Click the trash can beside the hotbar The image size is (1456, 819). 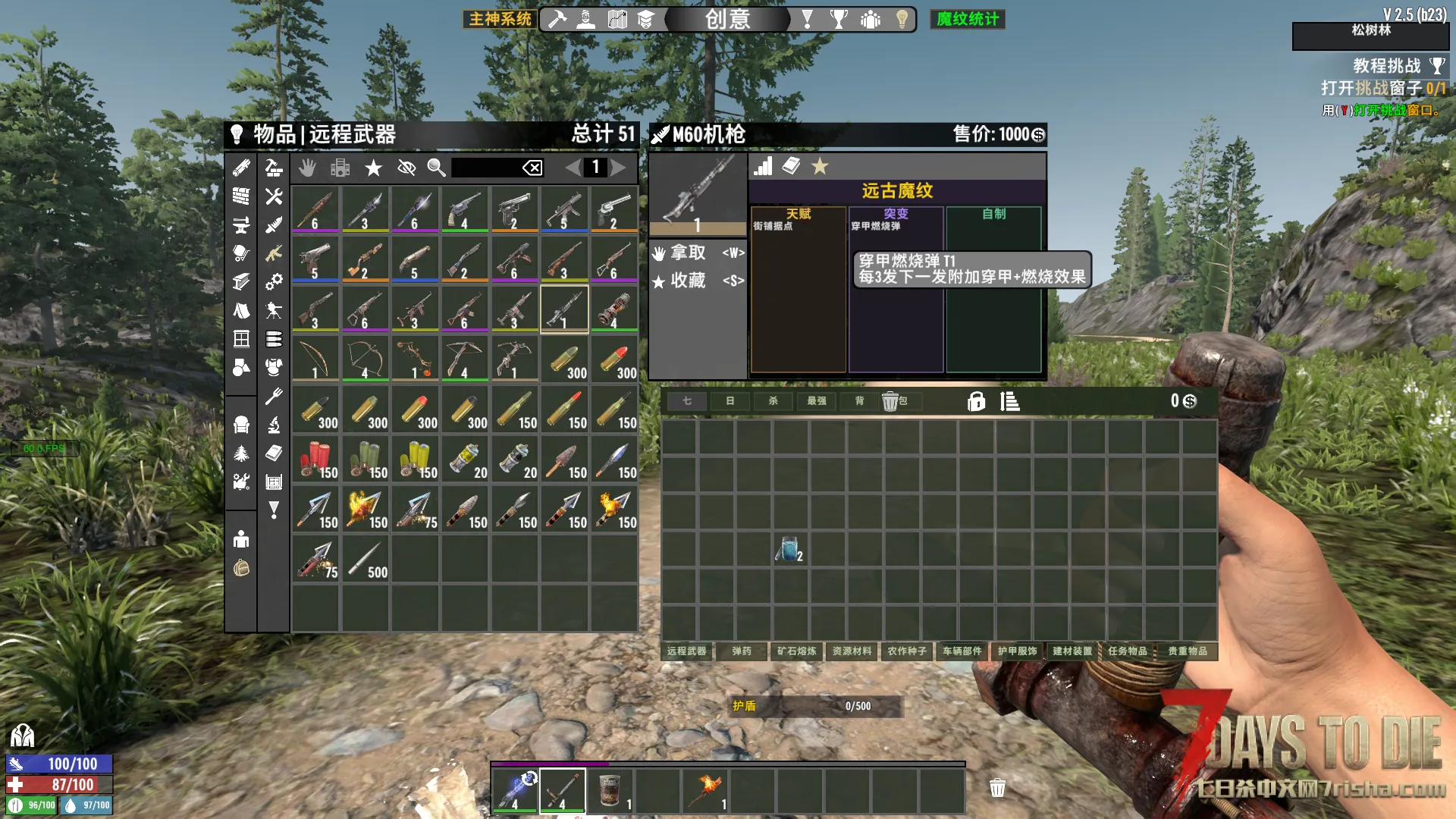pyautogui.click(x=997, y=788)
